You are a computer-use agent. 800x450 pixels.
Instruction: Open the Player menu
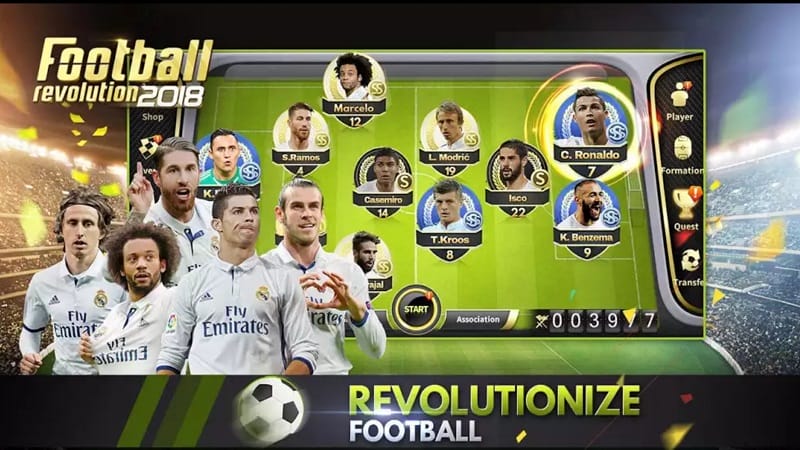682,100
